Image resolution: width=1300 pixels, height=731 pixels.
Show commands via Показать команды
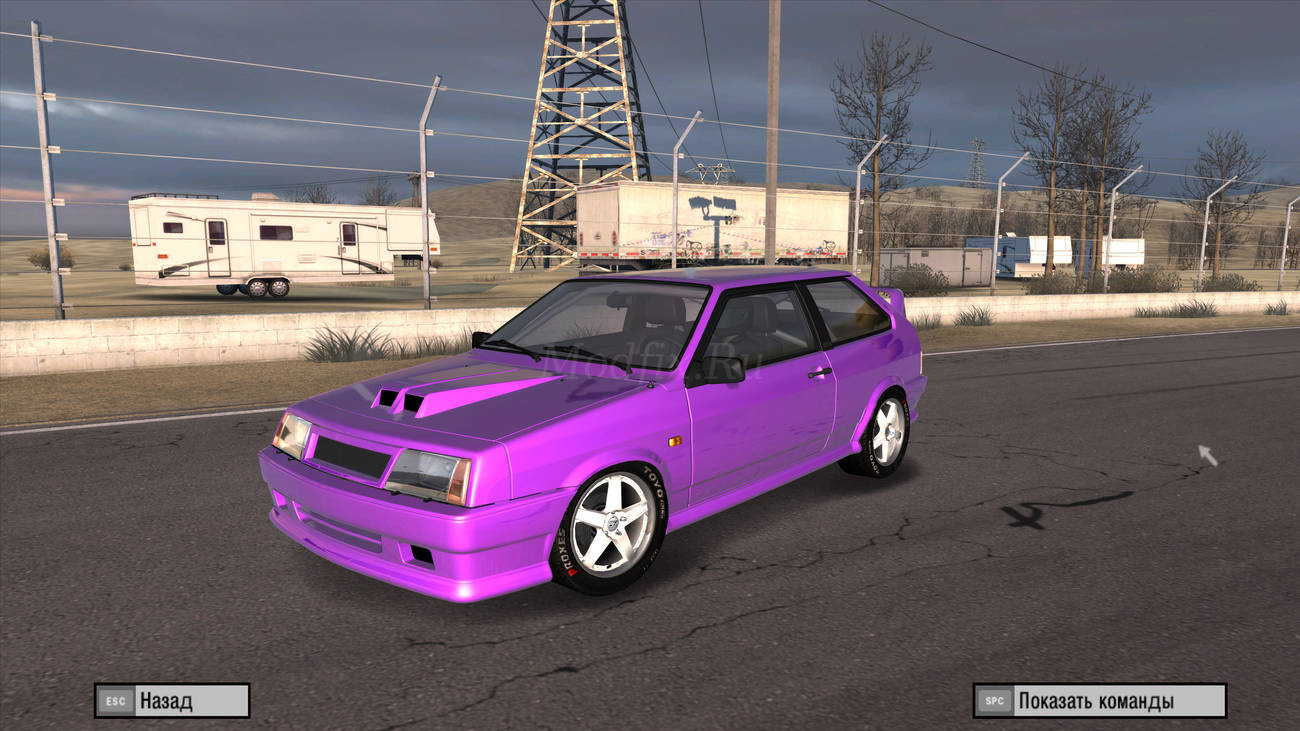click(x=1099, y=700)
